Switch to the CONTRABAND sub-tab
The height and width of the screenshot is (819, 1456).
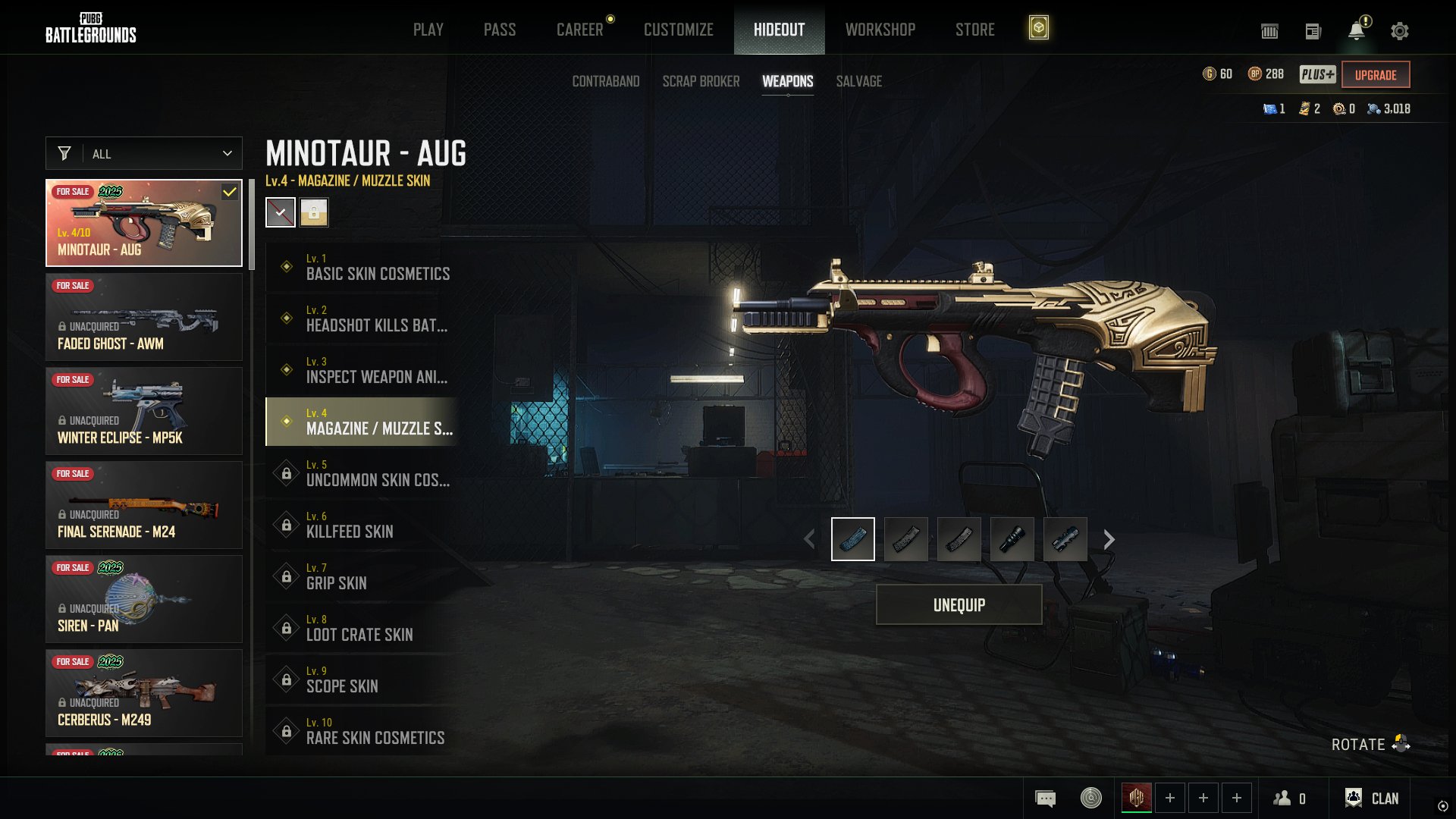click(605, 81)
